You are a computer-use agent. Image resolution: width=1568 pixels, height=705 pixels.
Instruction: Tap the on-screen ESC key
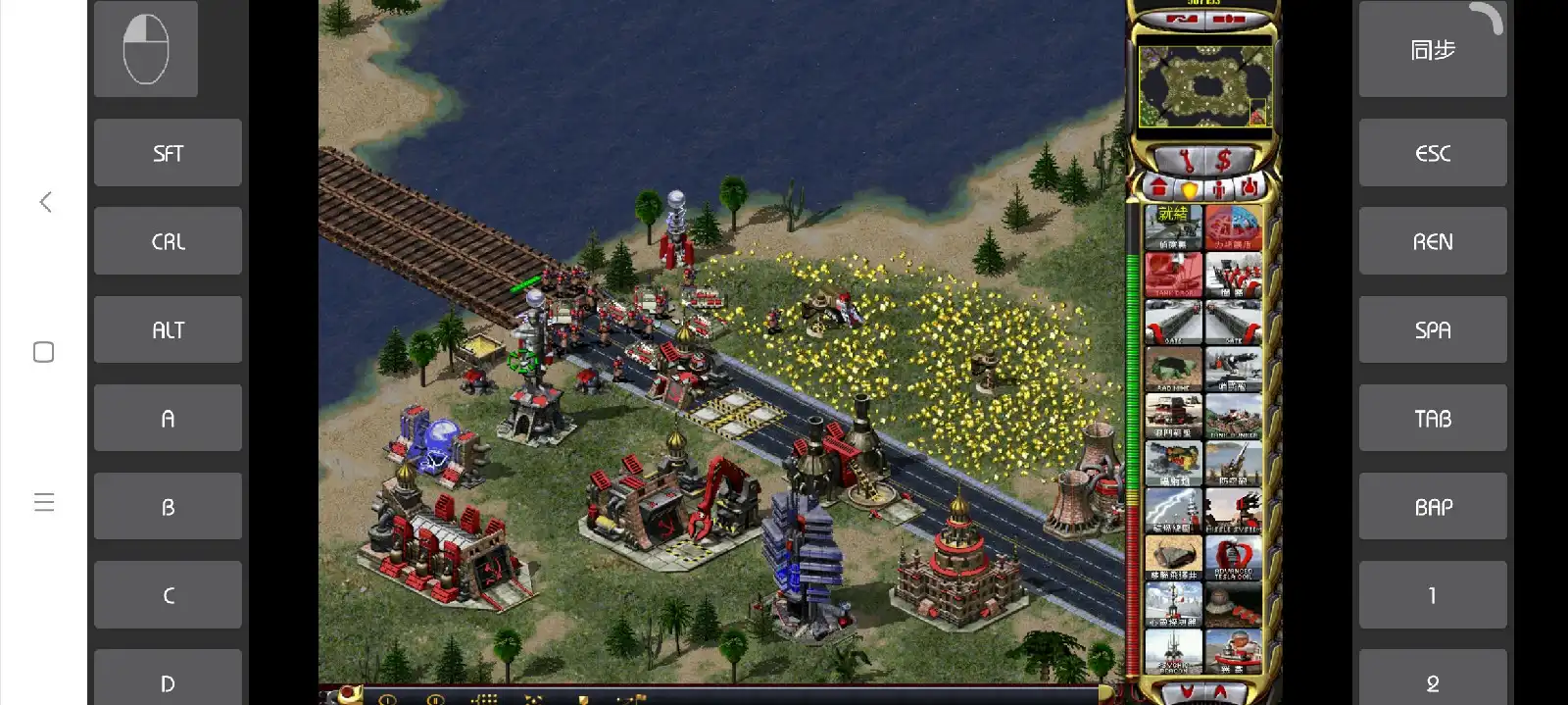click(x=1432, y=153)
